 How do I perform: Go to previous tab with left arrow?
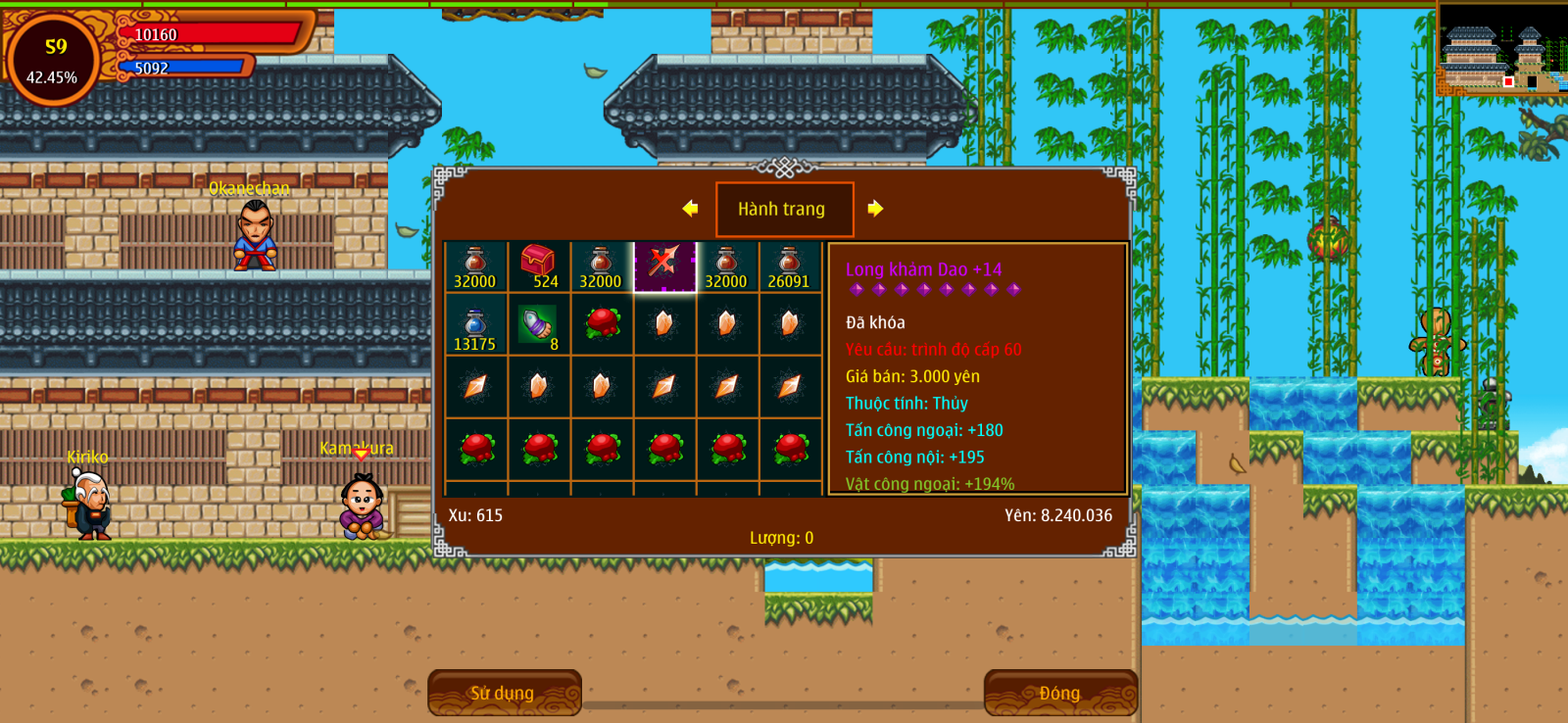[690, 209]
